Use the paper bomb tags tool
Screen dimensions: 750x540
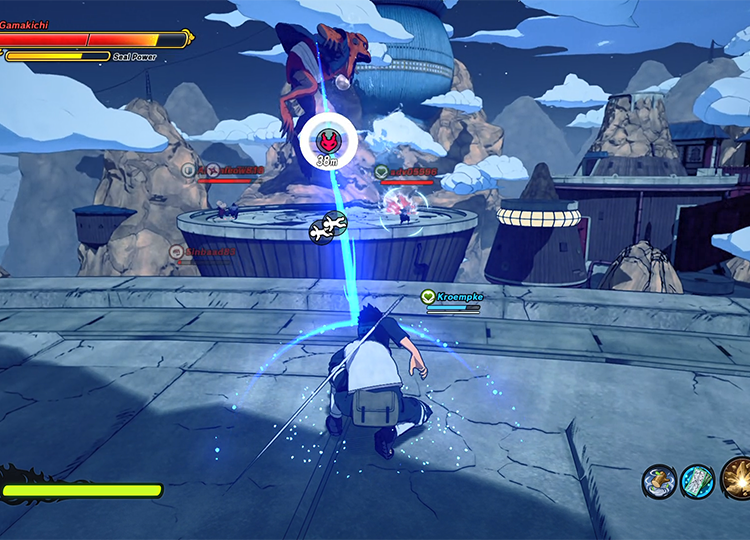pyautogui.click(x=697, y=482)
